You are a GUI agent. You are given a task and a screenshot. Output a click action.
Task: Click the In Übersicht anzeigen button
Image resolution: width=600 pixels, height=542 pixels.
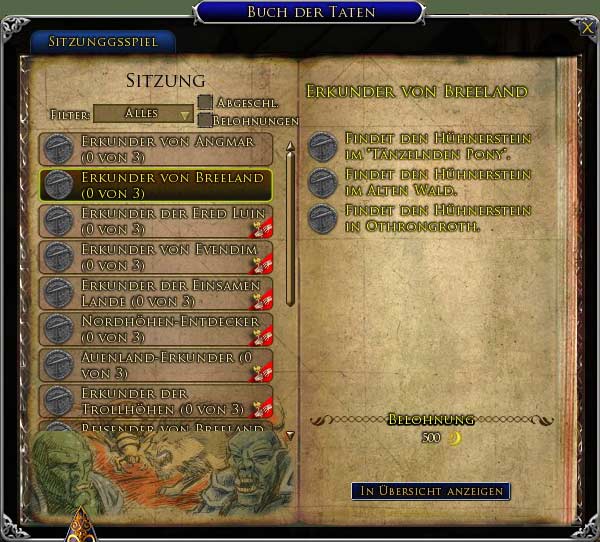[431, 491]
